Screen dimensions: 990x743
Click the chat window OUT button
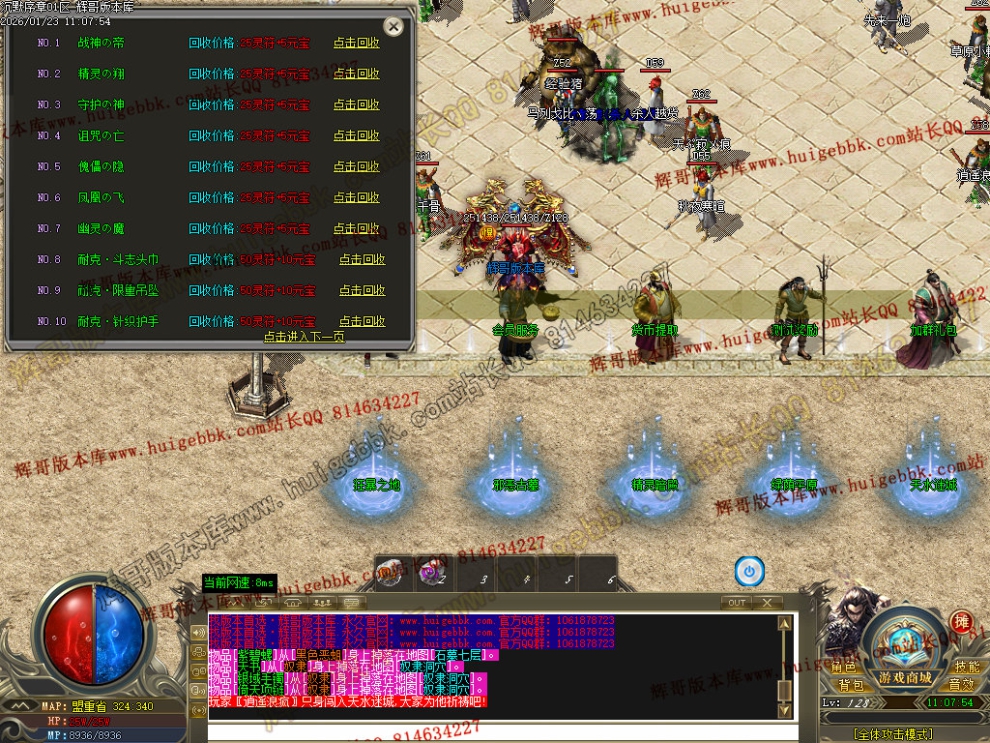pos(737,603)
